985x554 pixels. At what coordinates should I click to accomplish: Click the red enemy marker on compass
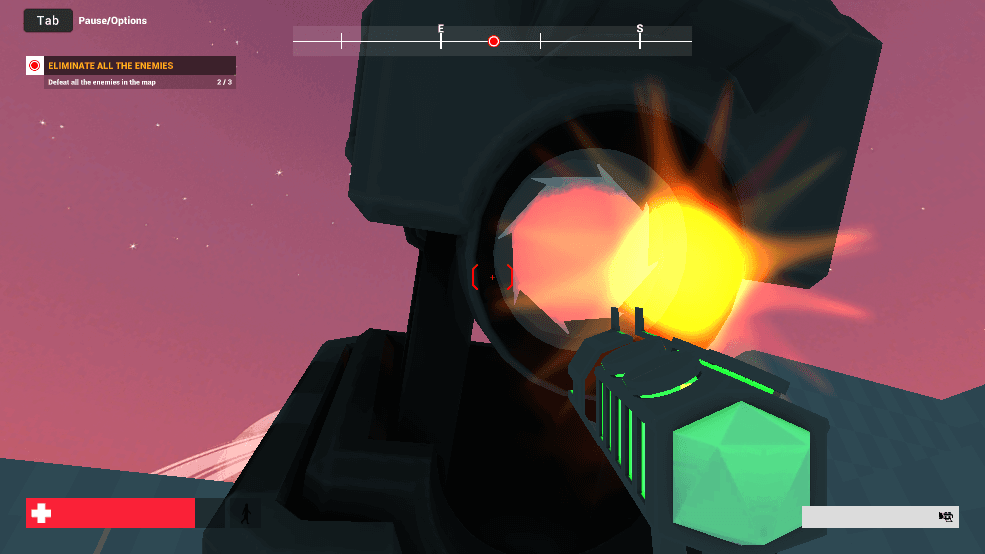(x=493, y=41)
